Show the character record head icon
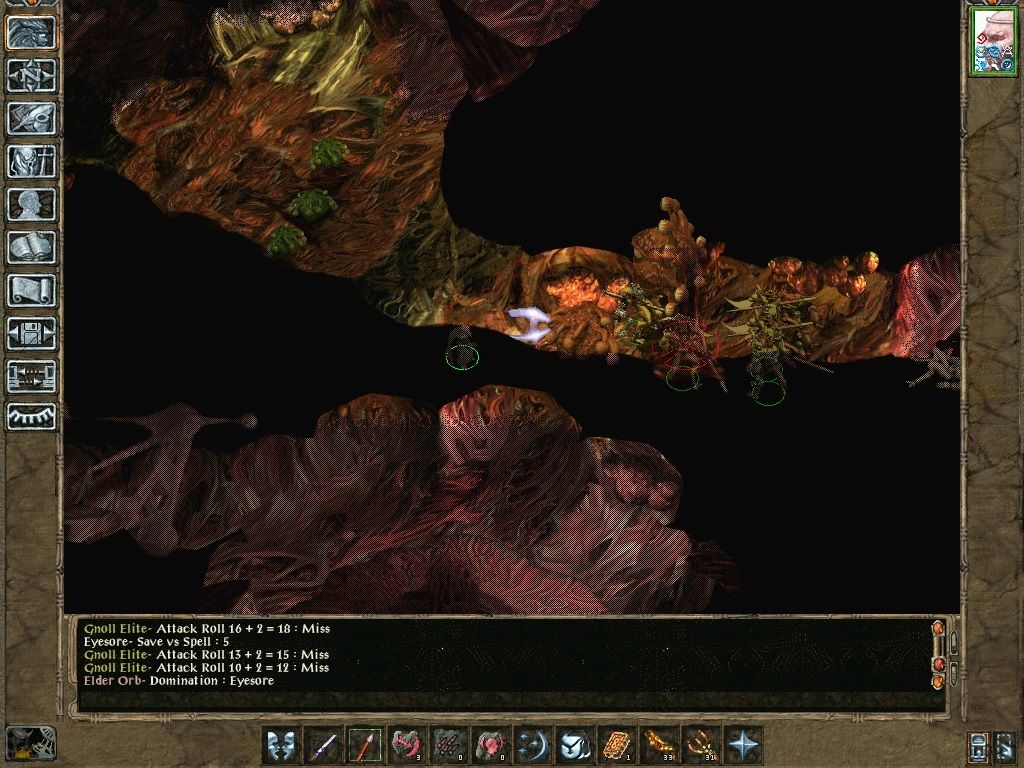The width and height of the screenshot is (1024, 768). (31, 204)
